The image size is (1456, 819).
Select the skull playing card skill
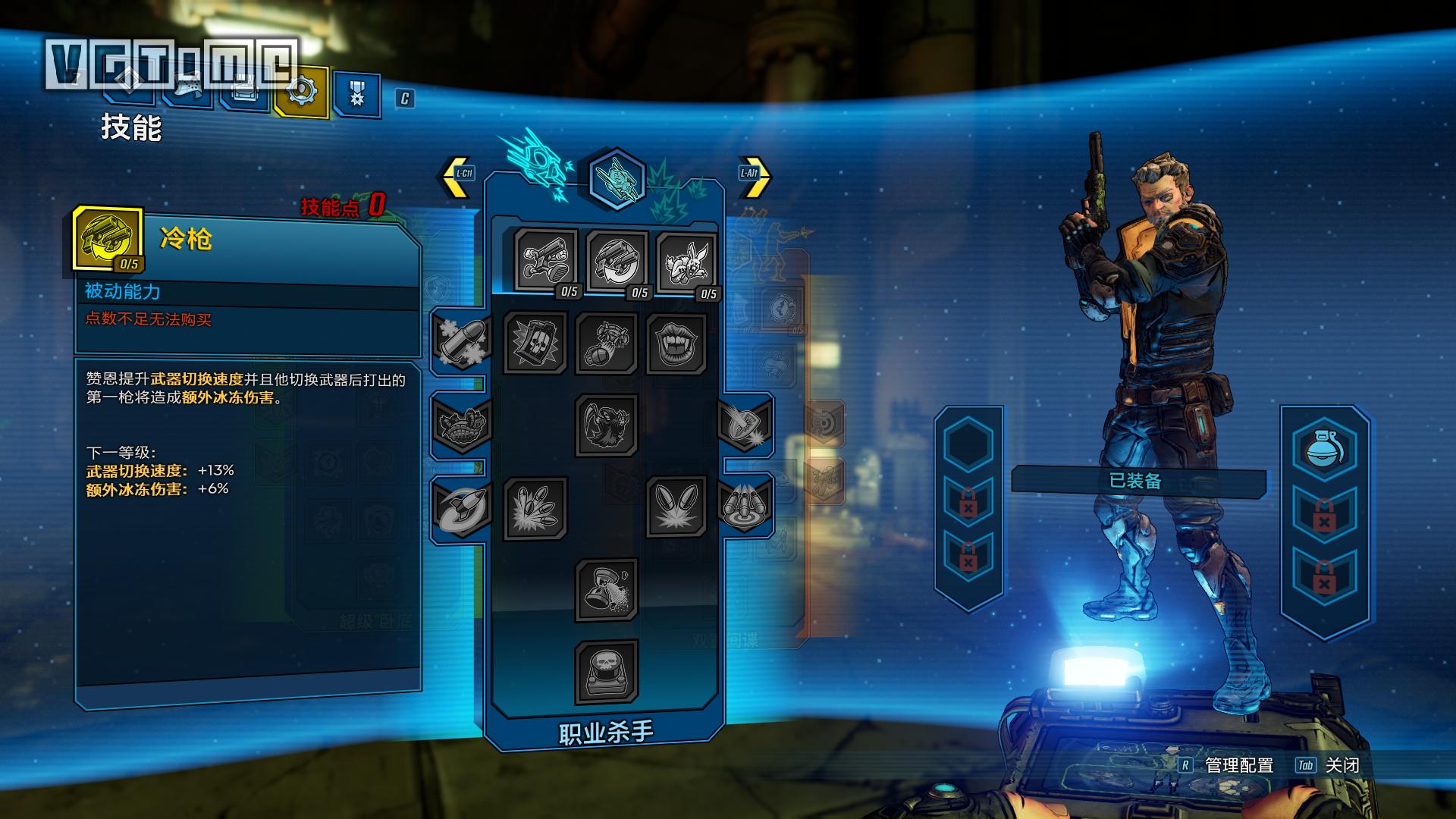click(x=535, y=343)
